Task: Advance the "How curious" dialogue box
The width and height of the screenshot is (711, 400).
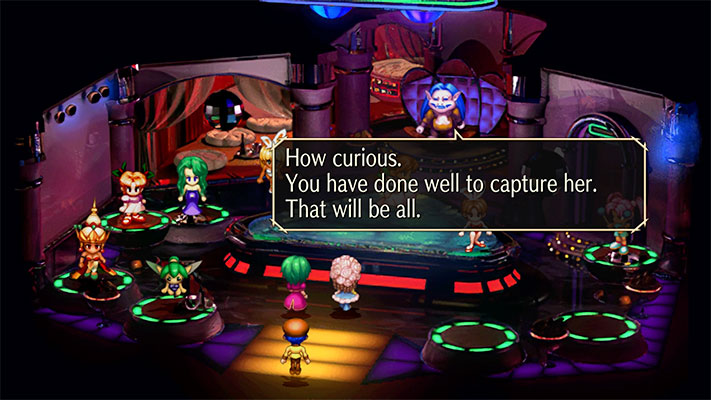Action: pyautogui.click(x=459, y=186)
